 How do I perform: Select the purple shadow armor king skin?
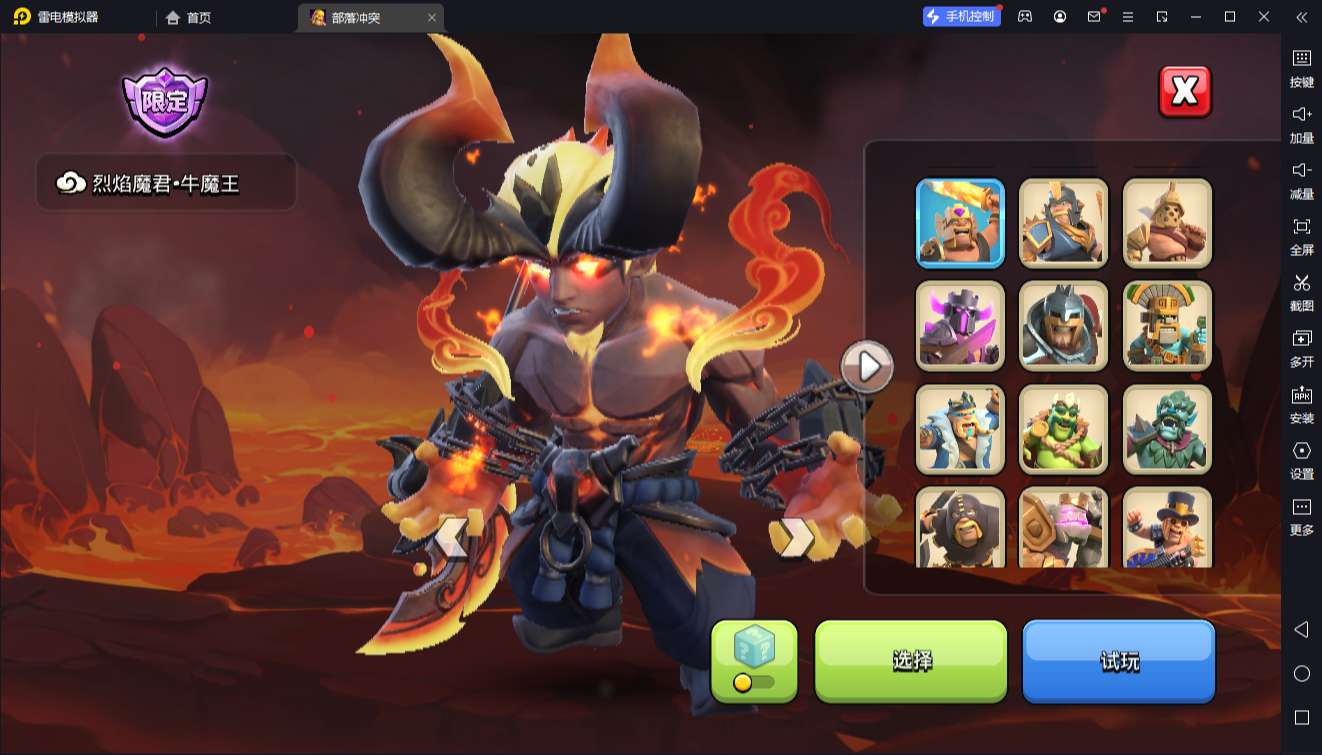click(x=960, y=326)
